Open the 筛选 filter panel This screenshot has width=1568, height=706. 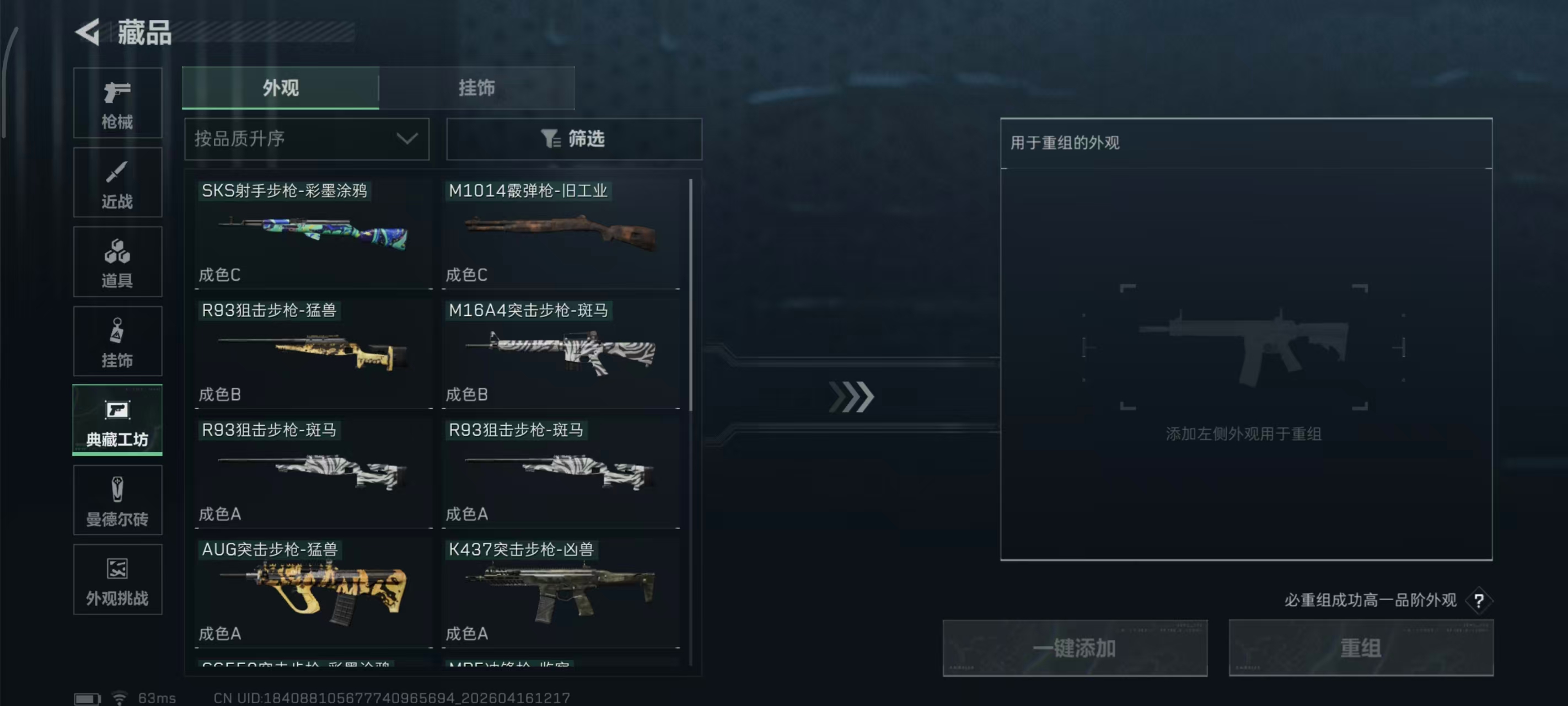(x=572, y=139)
